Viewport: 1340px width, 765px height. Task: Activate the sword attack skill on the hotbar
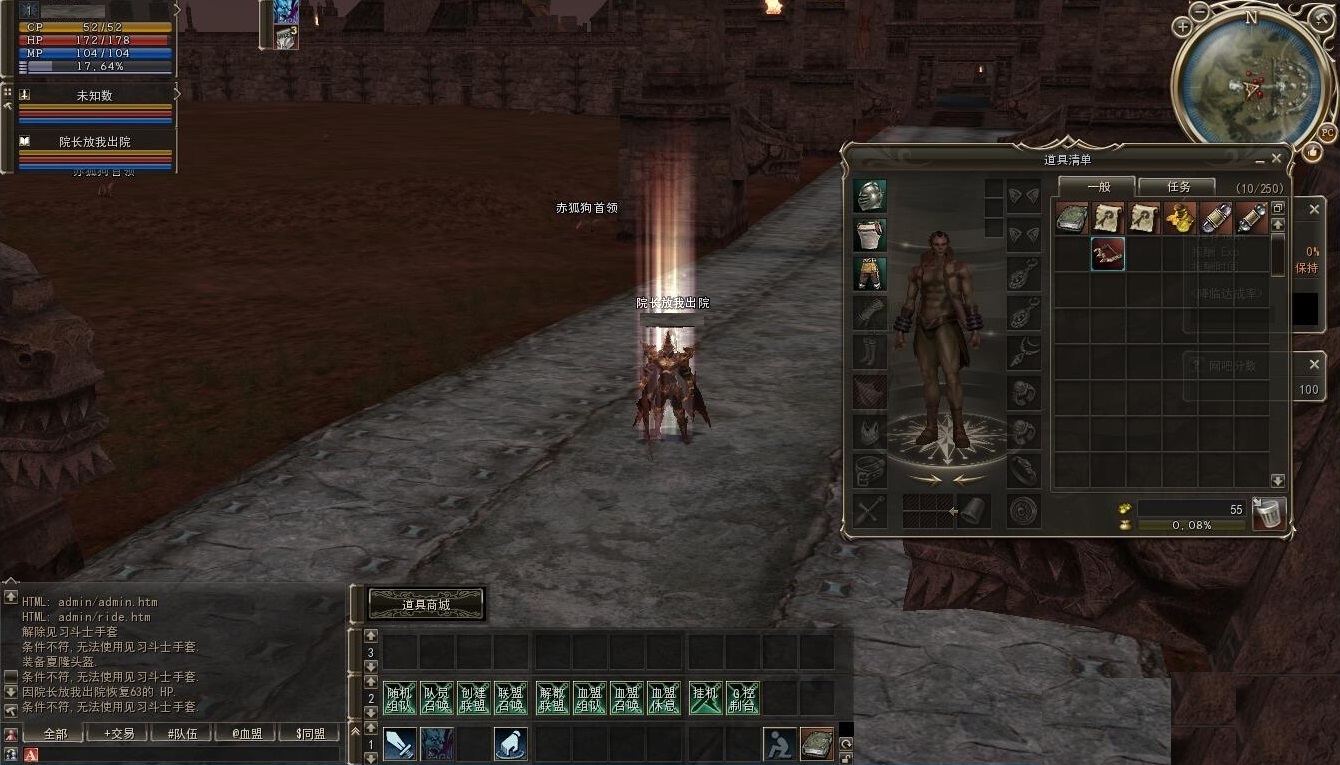pos(400,744)
